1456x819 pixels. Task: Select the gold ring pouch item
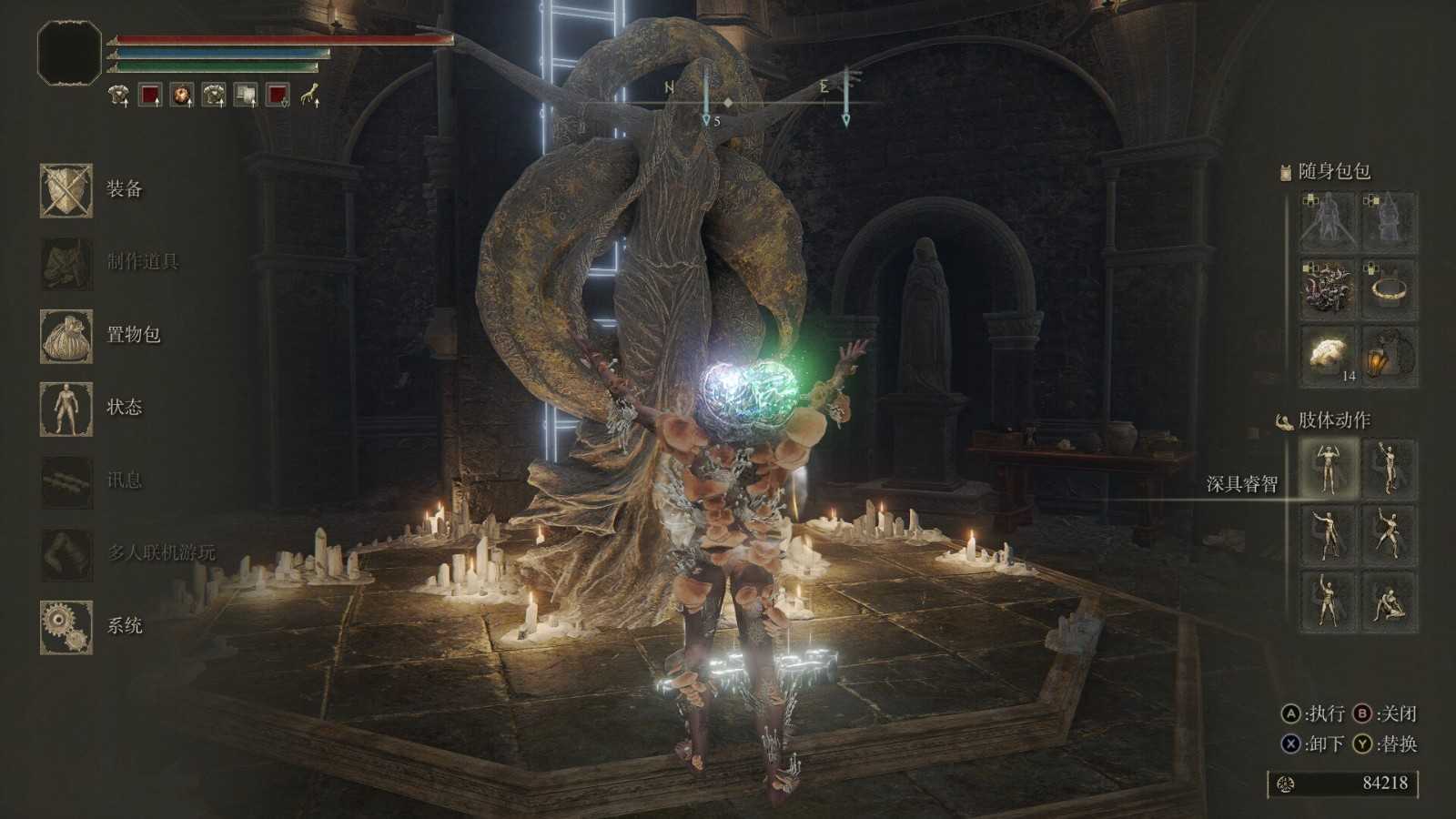coord(1389,288)
